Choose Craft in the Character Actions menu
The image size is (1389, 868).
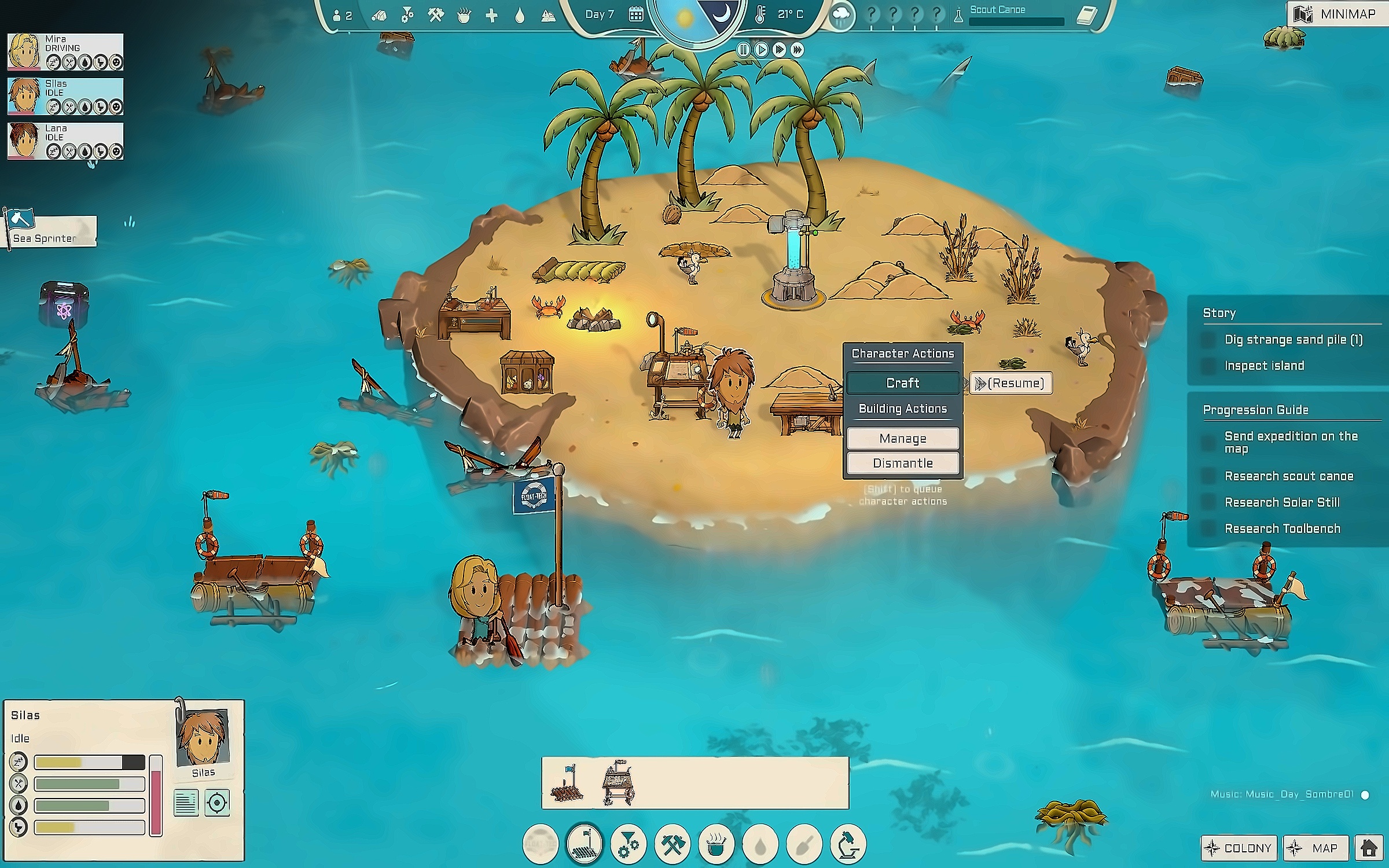(902, 383)
